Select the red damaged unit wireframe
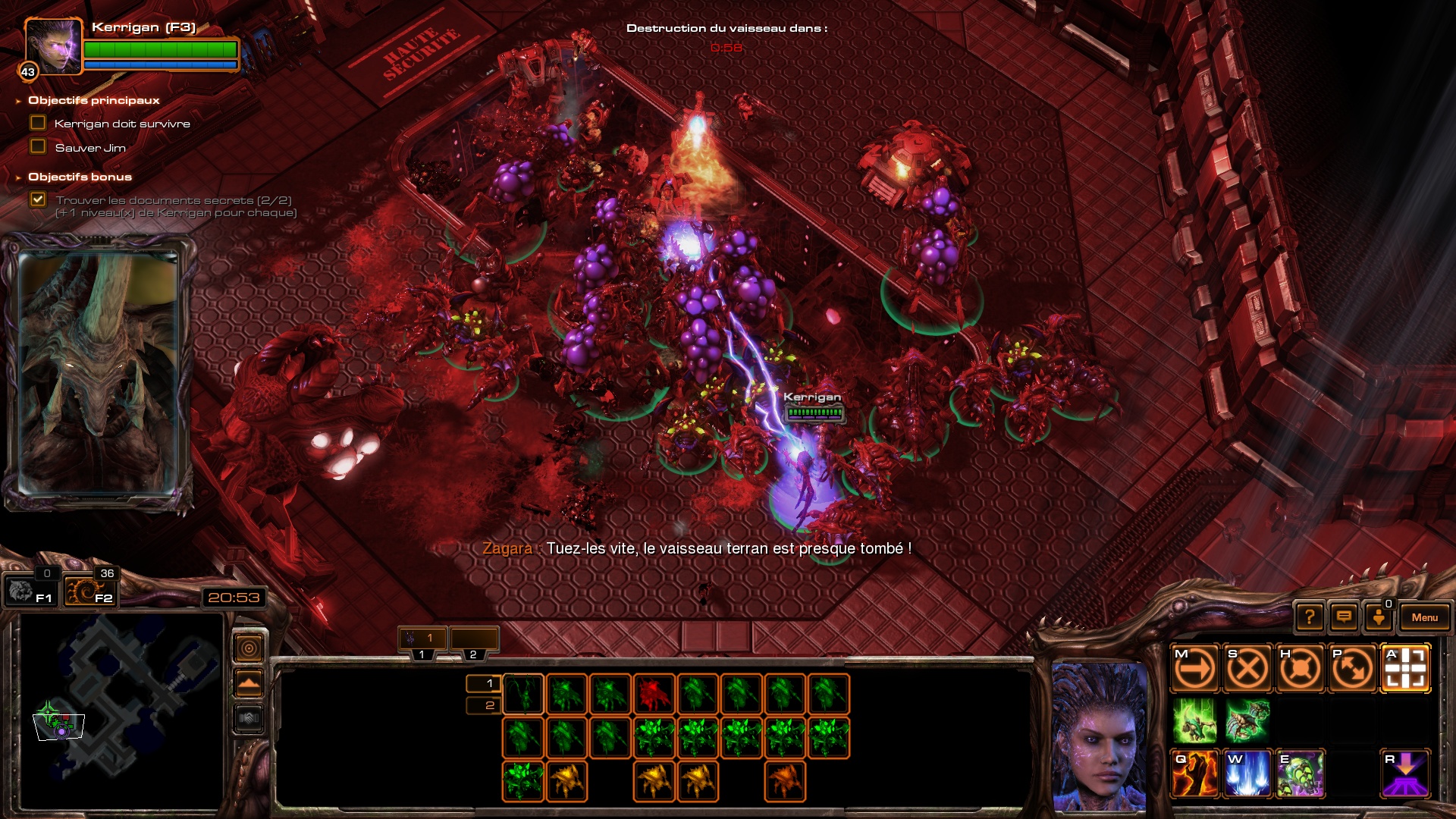This screenshot has height=819, width=1456. [654, 694]
